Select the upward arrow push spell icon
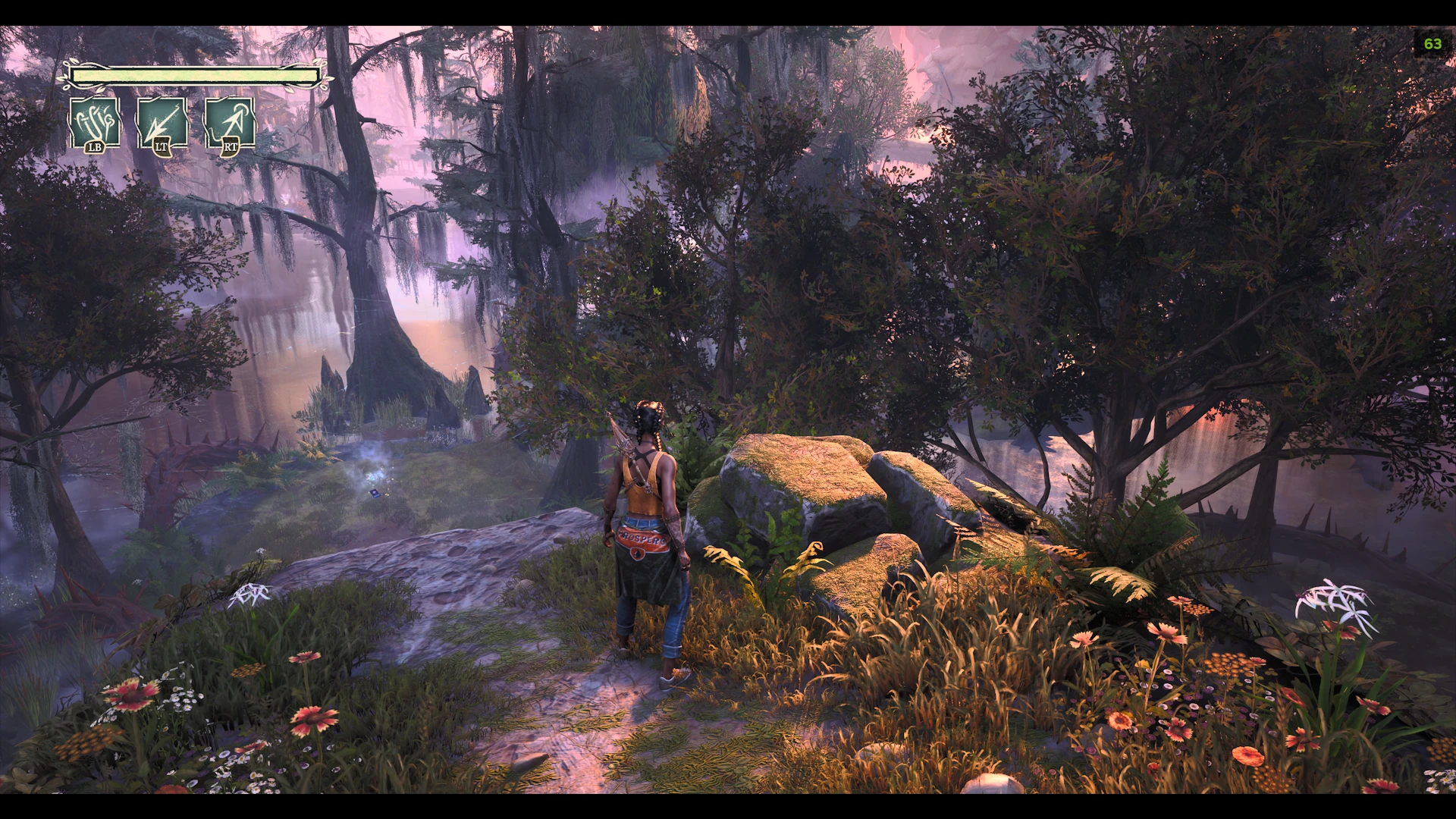Screen dimensions: 1456x819 tap(230, 122)
